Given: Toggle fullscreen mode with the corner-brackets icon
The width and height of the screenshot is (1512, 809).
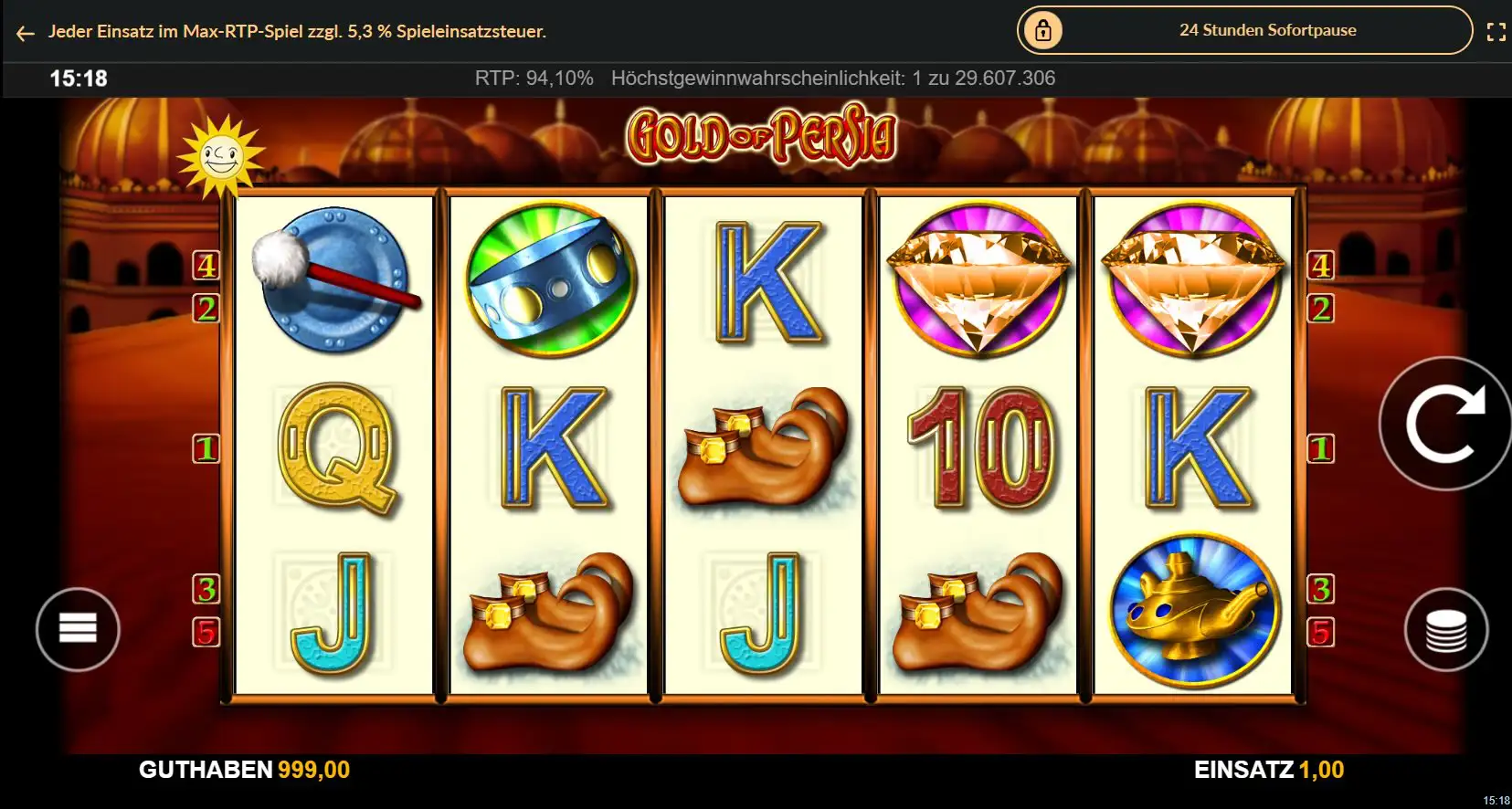Looking at the screenshot, I should pos(1496,32).
